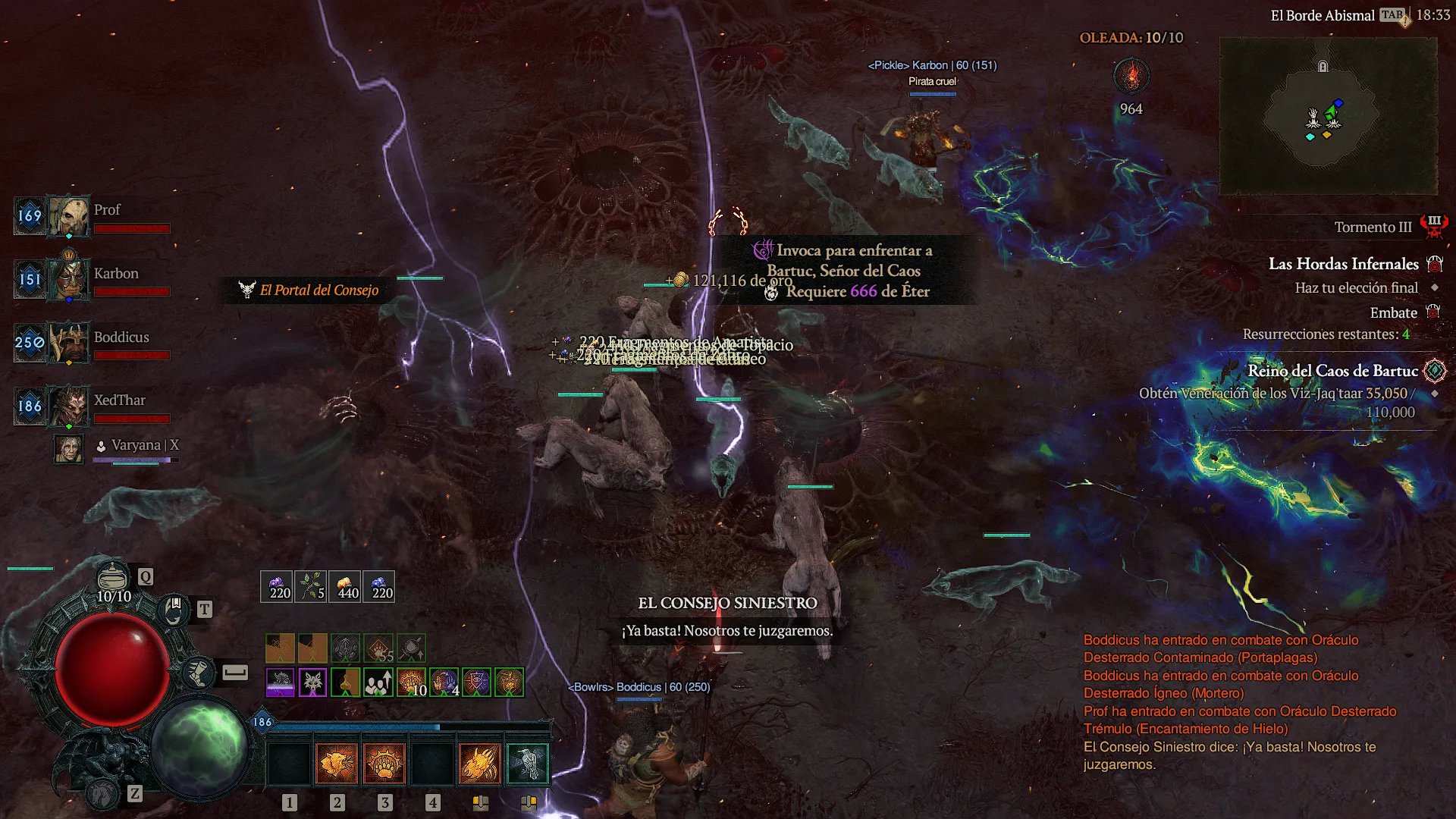Select Karbon's party portrait
The image size is (1456, 819).
point(69,279)
